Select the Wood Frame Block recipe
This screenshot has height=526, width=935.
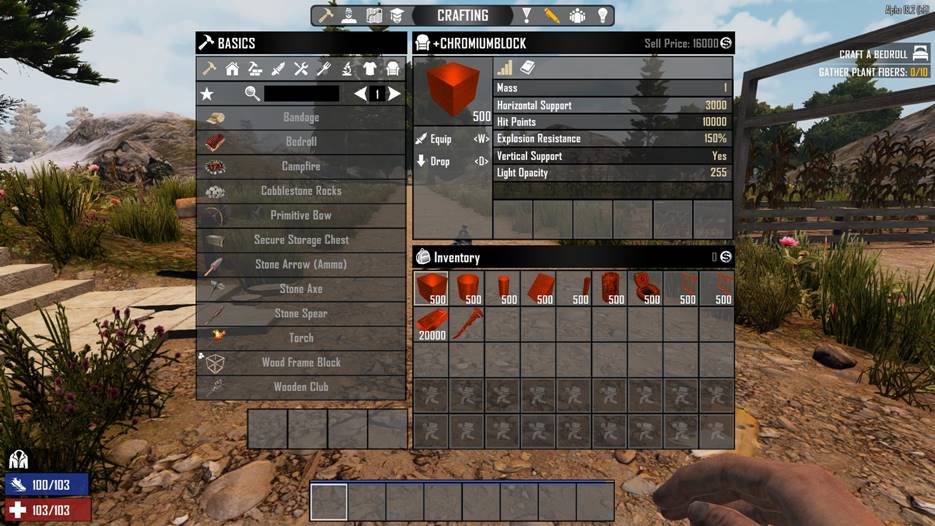[x=301, y=363]
